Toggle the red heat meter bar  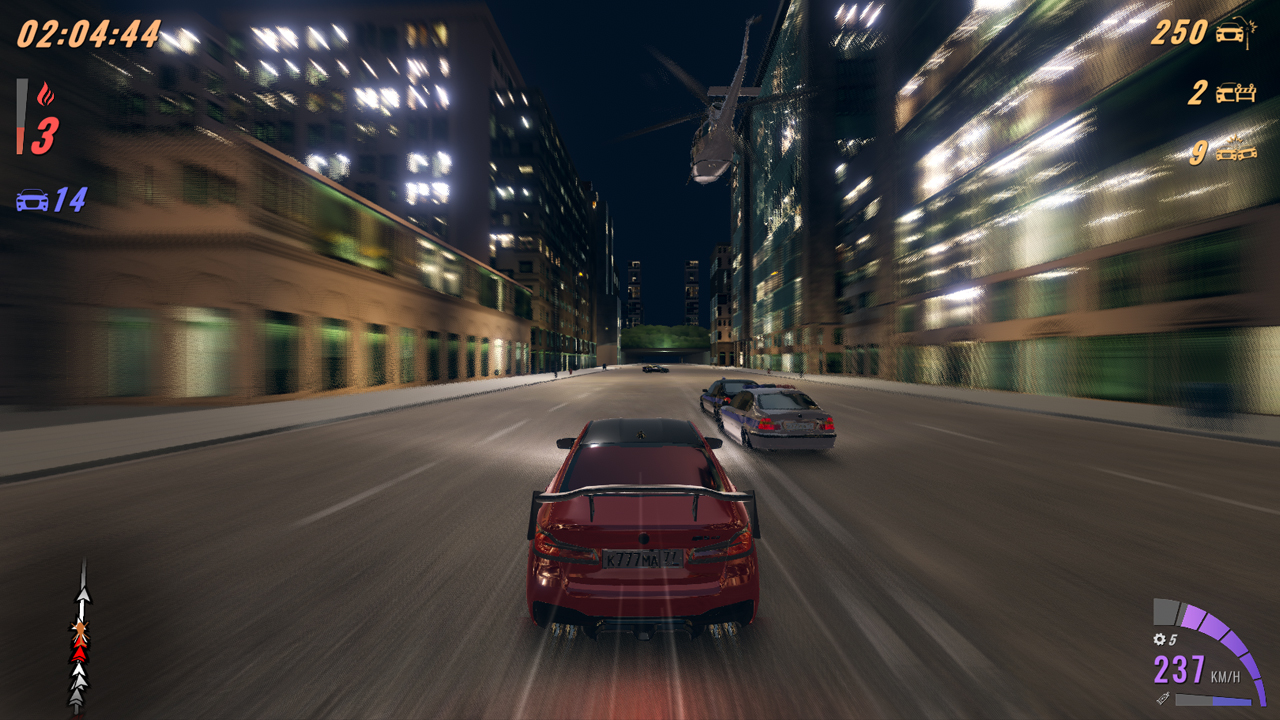coord(20,116)
